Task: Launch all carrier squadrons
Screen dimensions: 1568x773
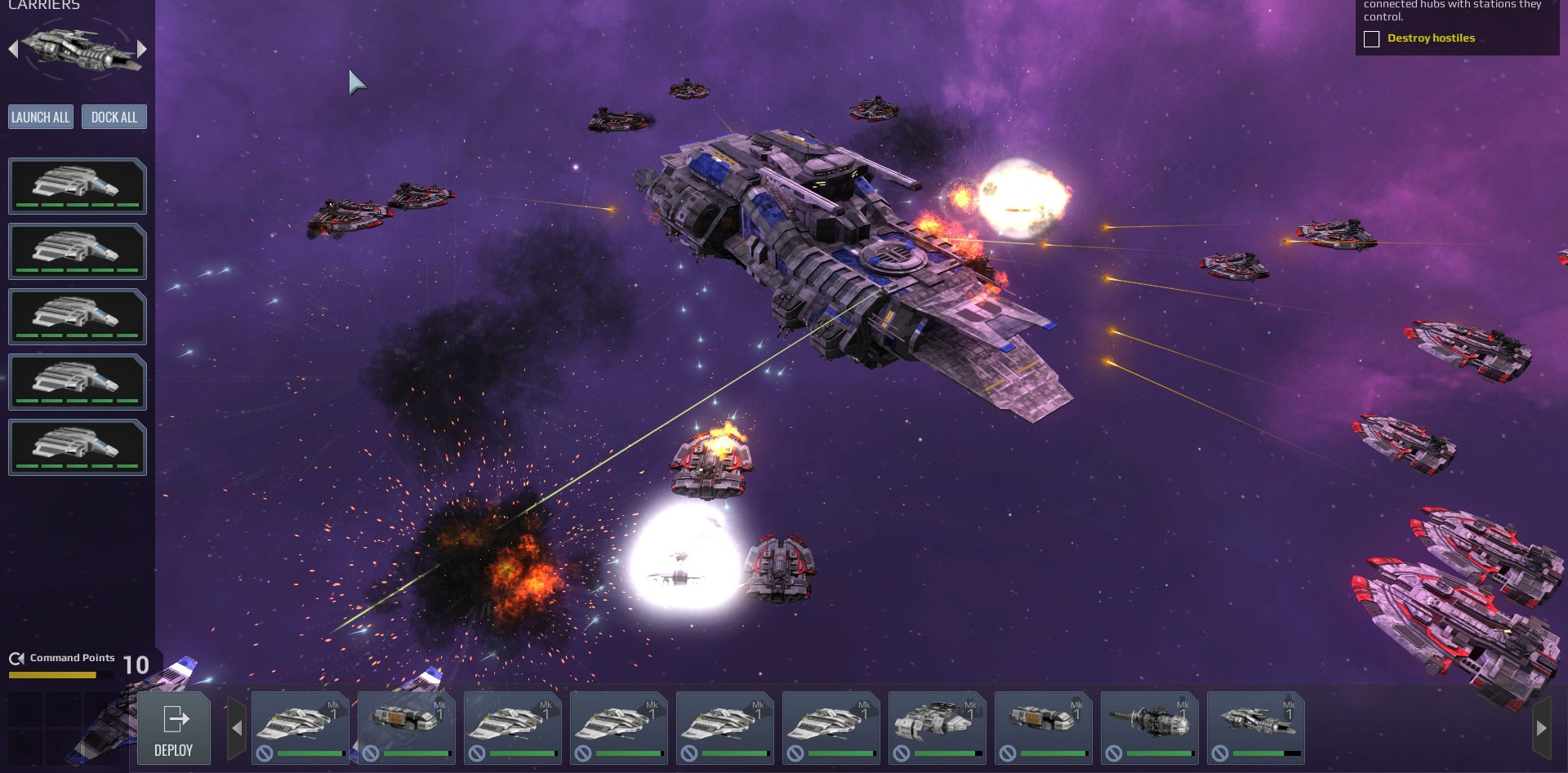Action: tap(41, 118)
